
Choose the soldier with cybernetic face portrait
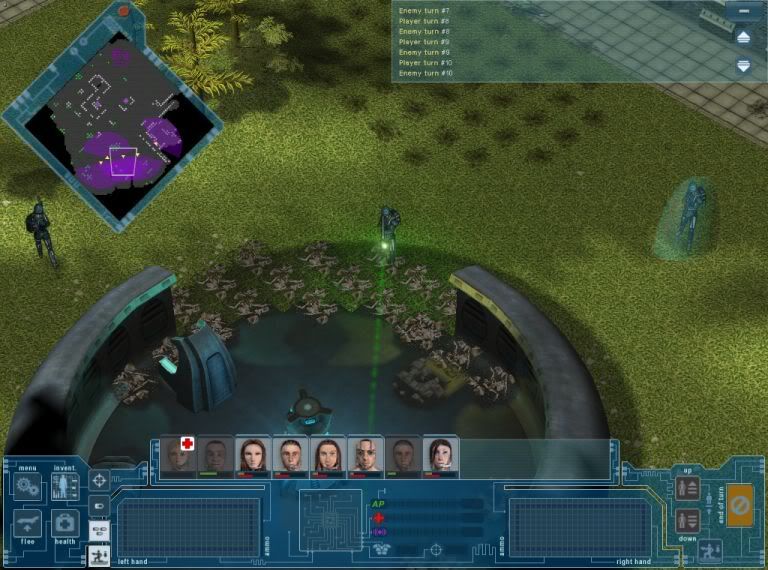click(365, 455)
